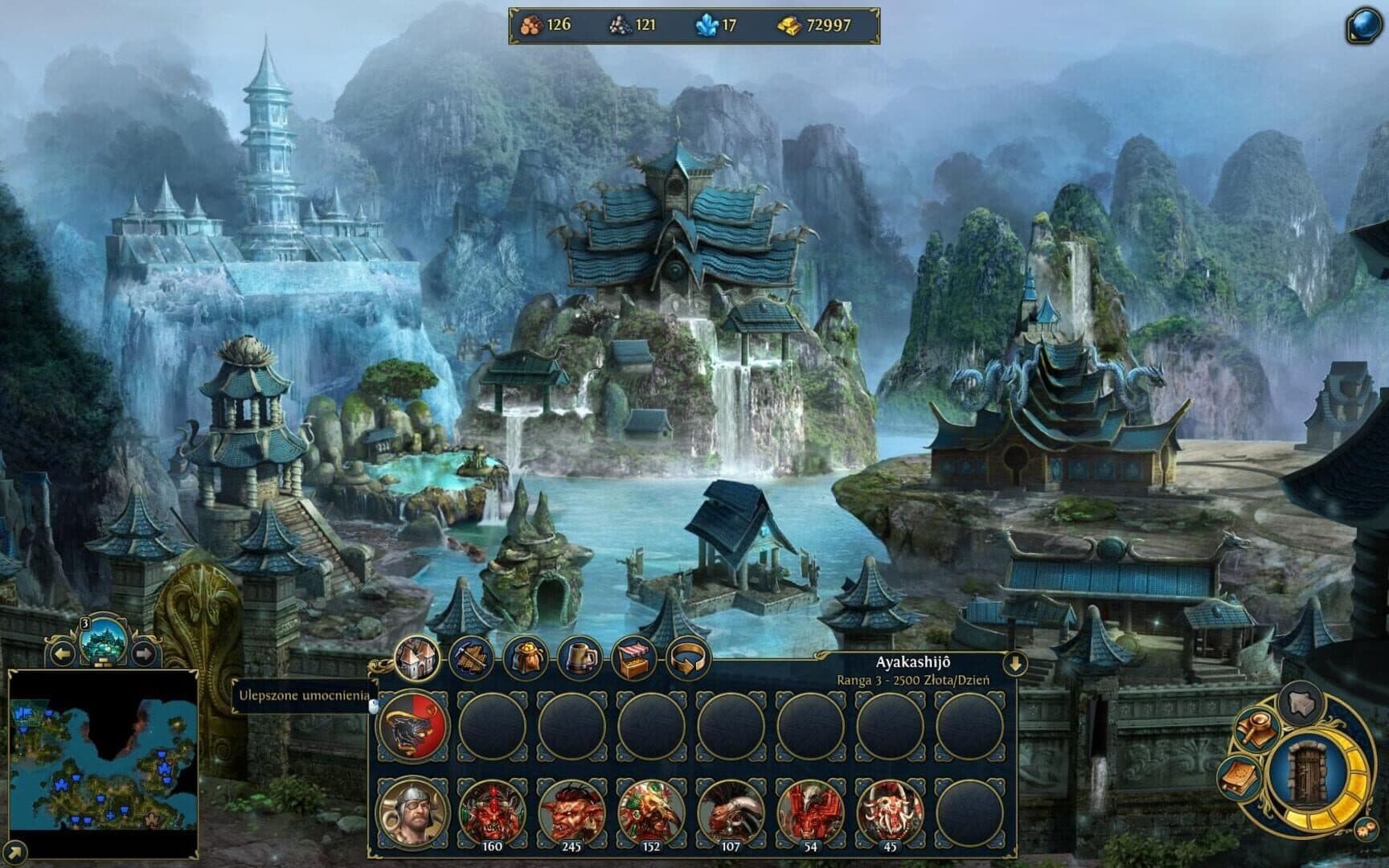This screenshot has width=1389, height=868.
Task: Collapse the Ayakashijô town panel with down arrow
Action: point(1015,664)
